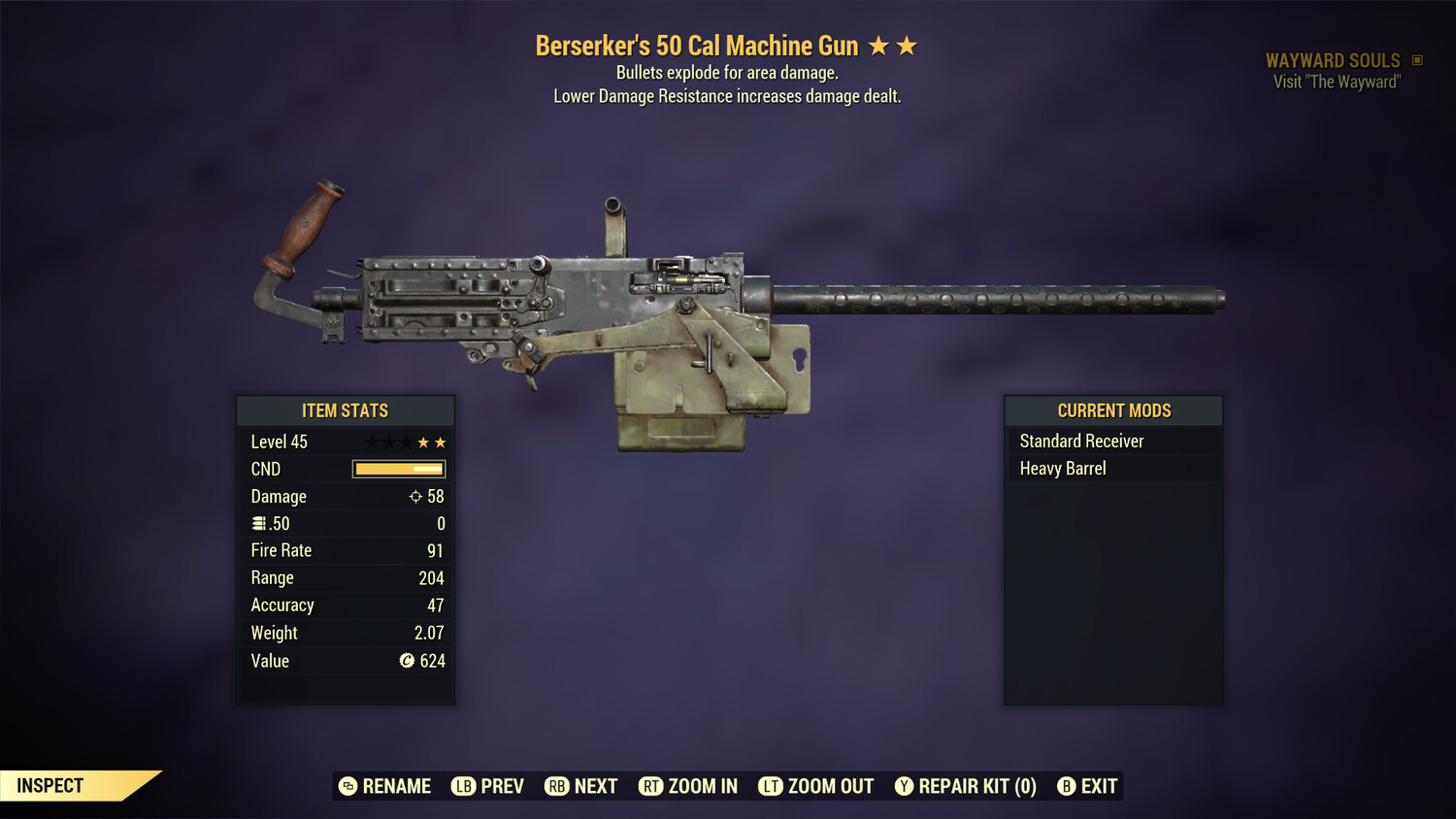Viewport: 1456px width, 819px height.
Task: Click the caps icon next to Value 624
Action: click(409, 661)
